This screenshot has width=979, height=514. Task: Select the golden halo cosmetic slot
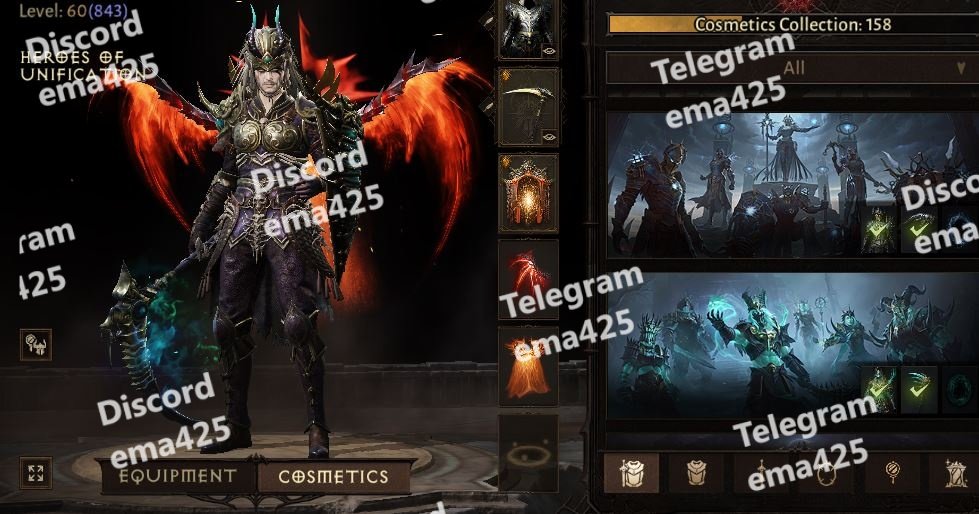[528, 453]
